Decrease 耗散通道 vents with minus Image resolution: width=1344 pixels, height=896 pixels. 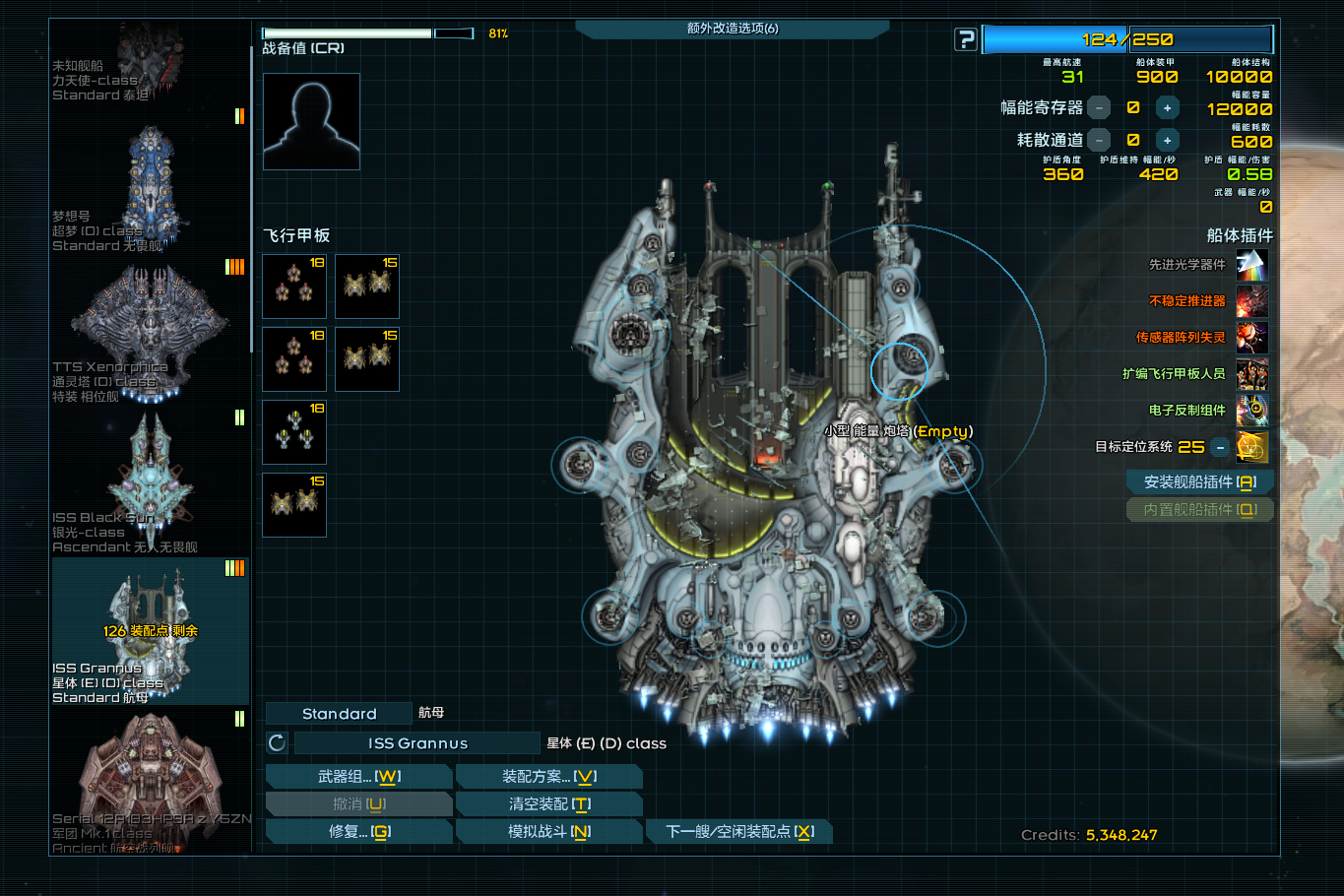[x=1099, y=141]
